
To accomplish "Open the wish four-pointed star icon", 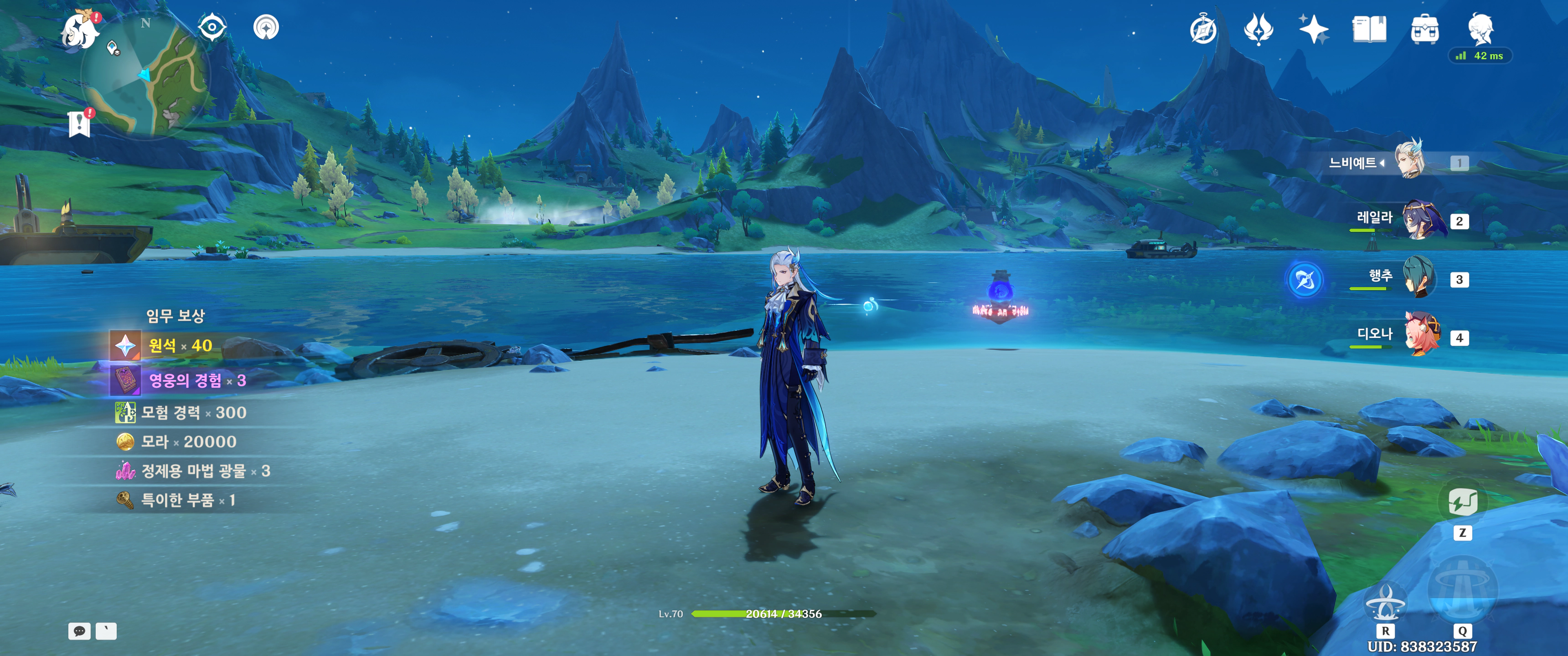I will (x=1313, y=29).
